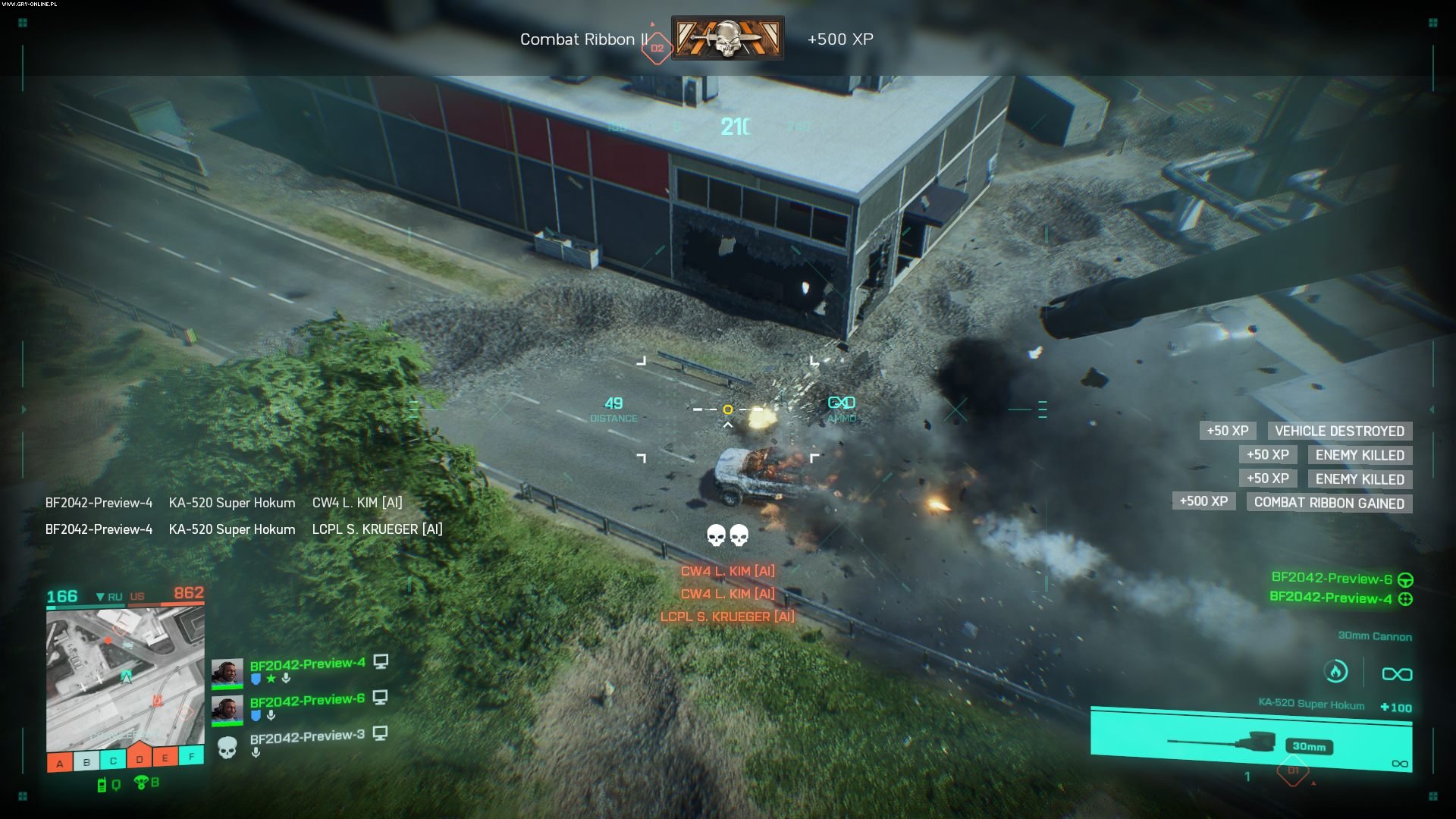Select the raised objective flag D

tap(140, 756)
